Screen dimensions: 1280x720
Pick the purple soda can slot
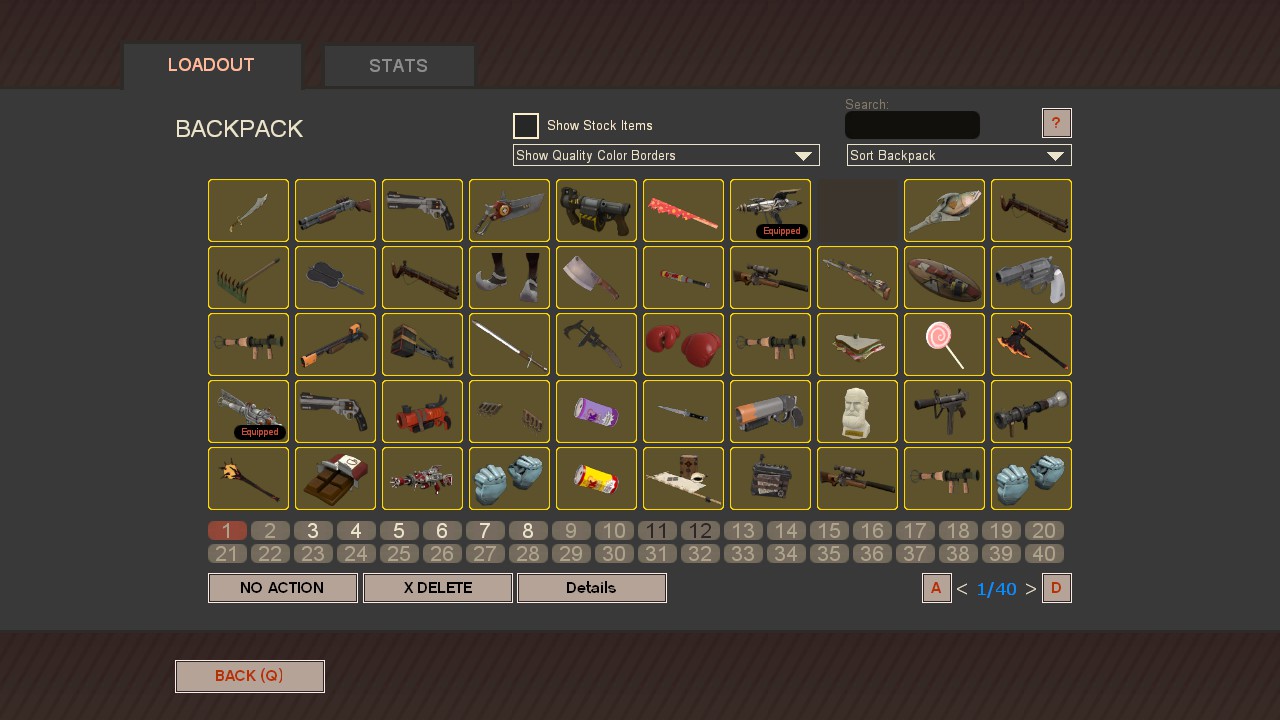[596, 411]
